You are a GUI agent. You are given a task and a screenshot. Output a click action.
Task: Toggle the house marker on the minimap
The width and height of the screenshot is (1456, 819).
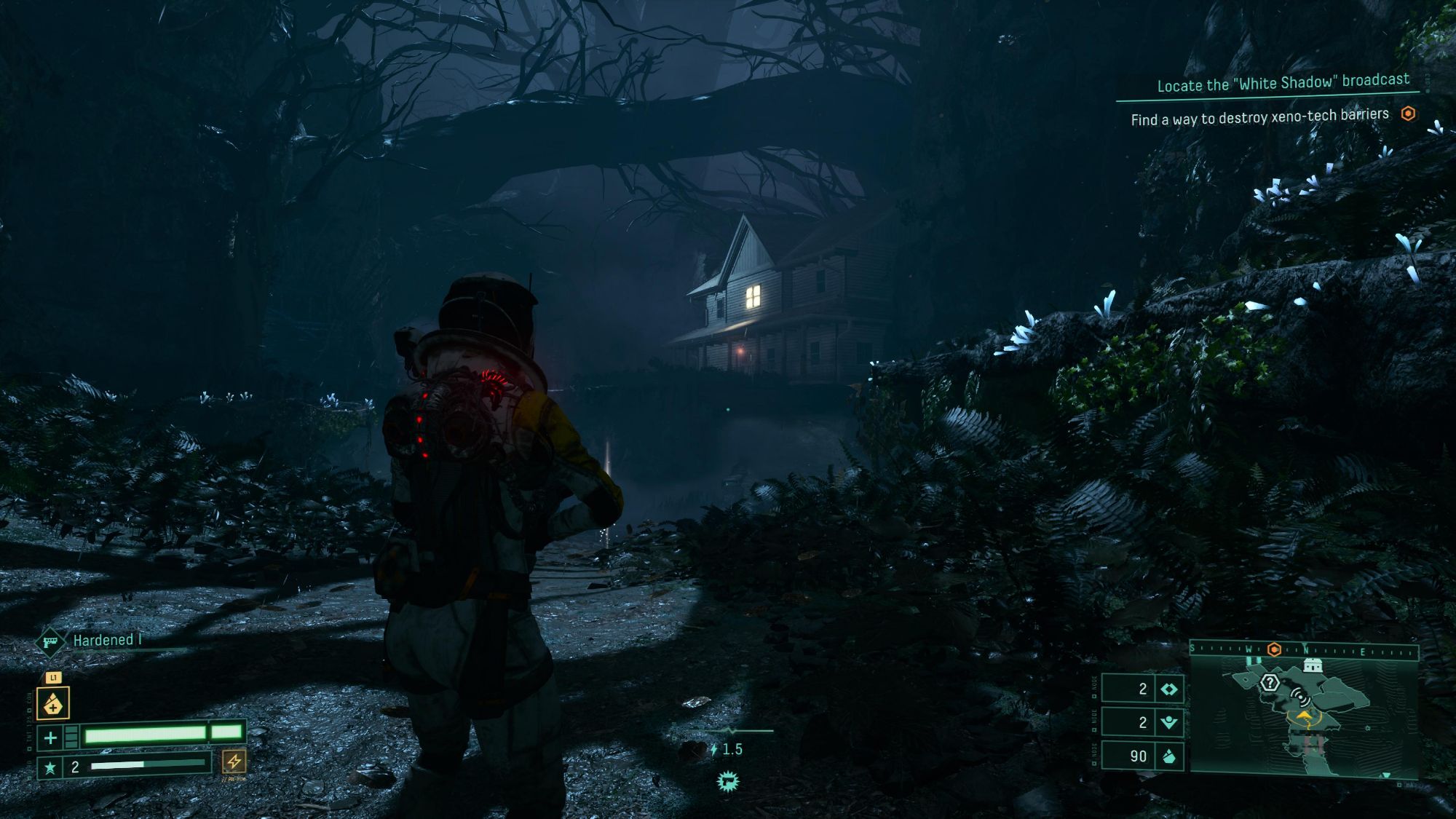1312,664
